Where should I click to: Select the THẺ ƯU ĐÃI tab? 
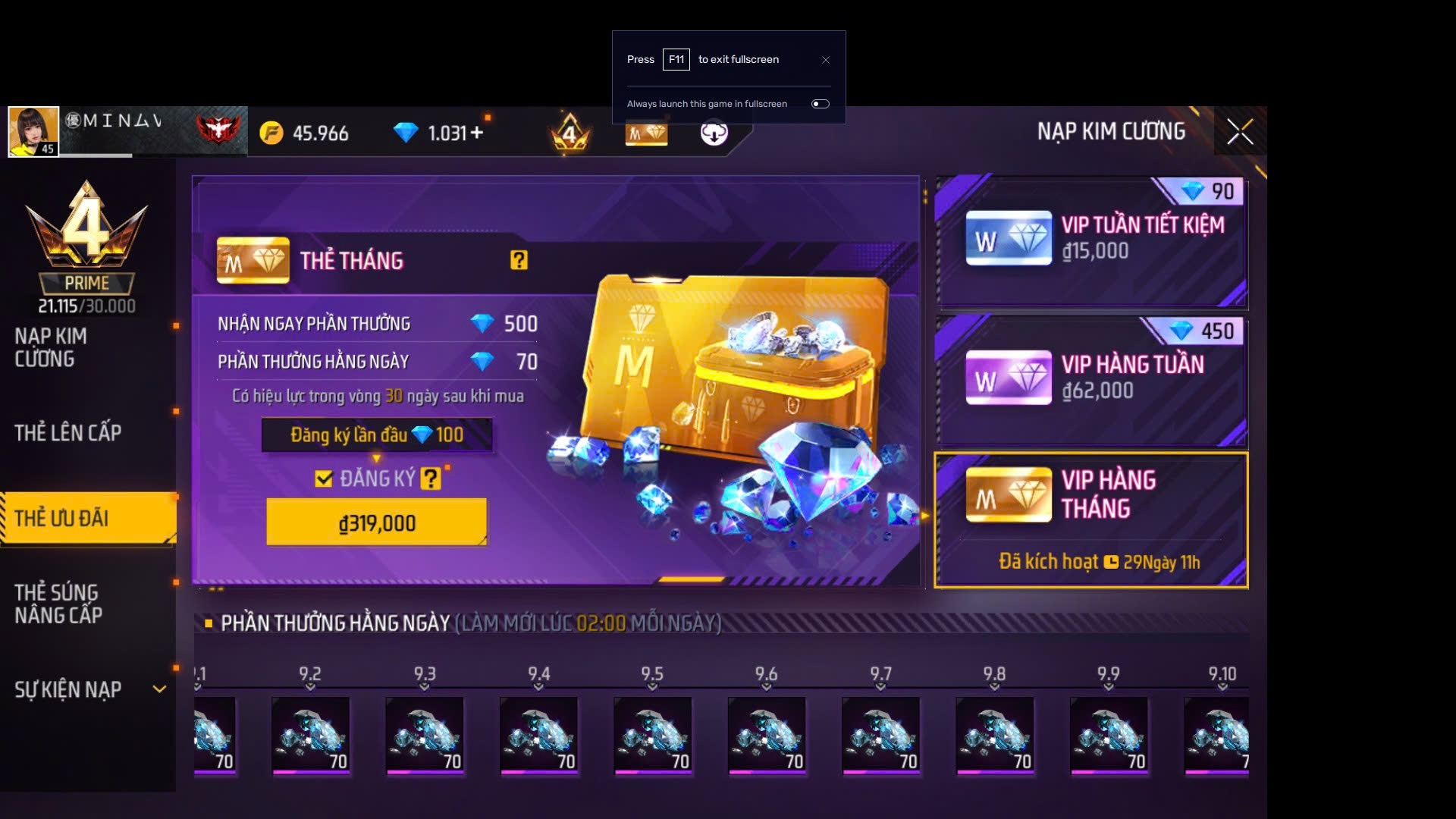62,519
